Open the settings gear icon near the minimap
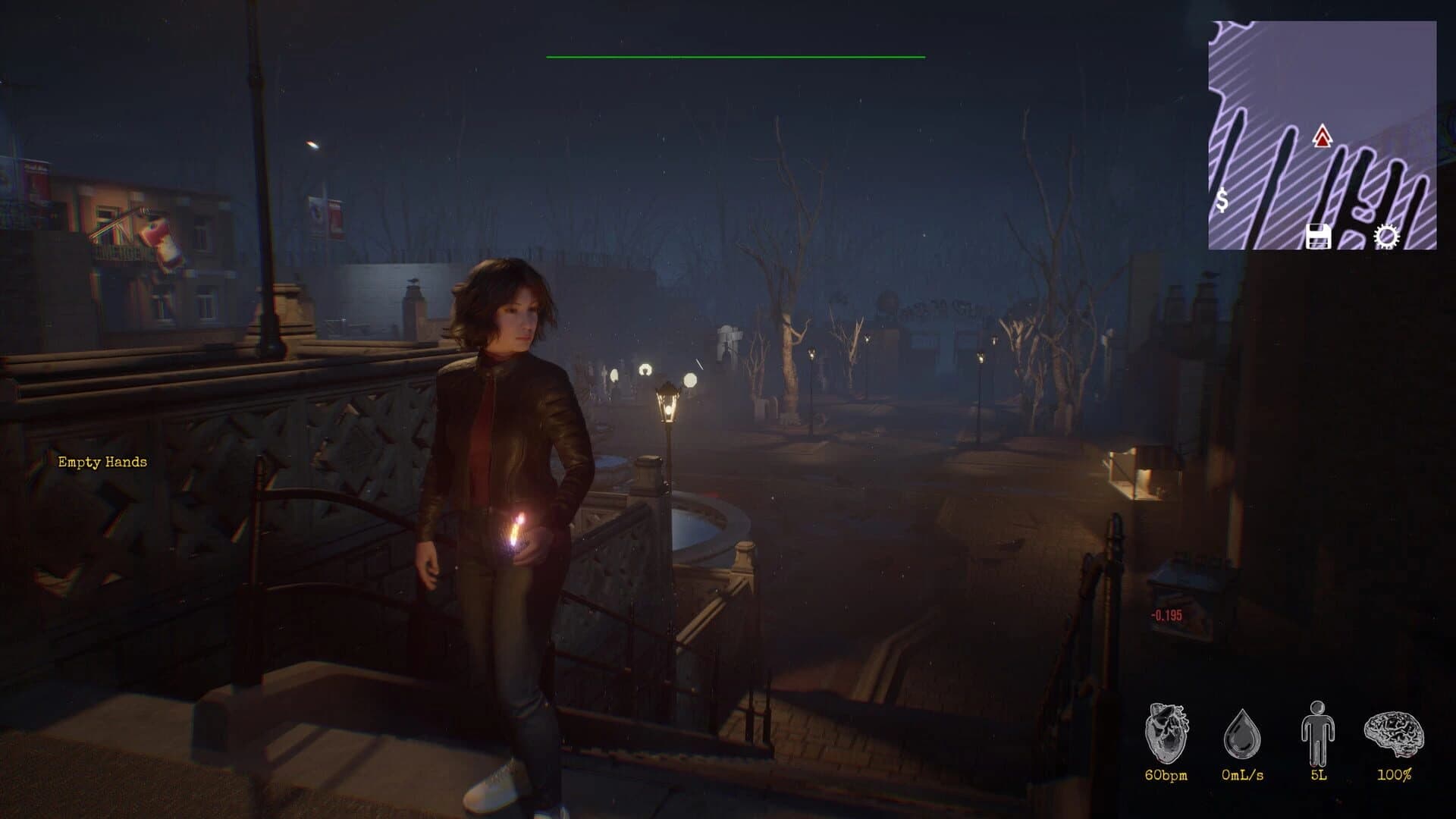The width and height of the screenshot is (1456, 819). tap(1385, 237)
